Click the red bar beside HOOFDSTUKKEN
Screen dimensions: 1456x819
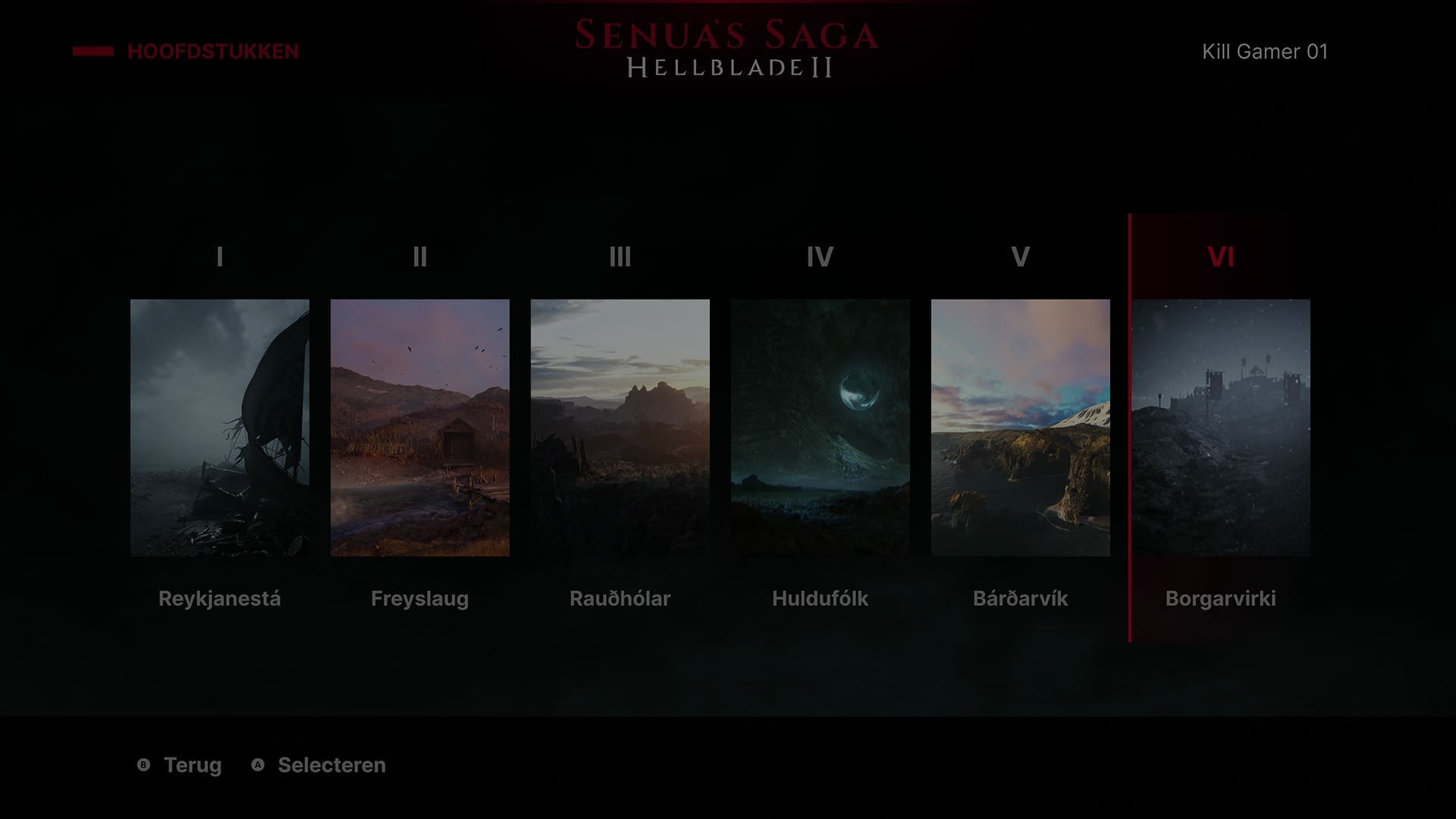[91, 51]
